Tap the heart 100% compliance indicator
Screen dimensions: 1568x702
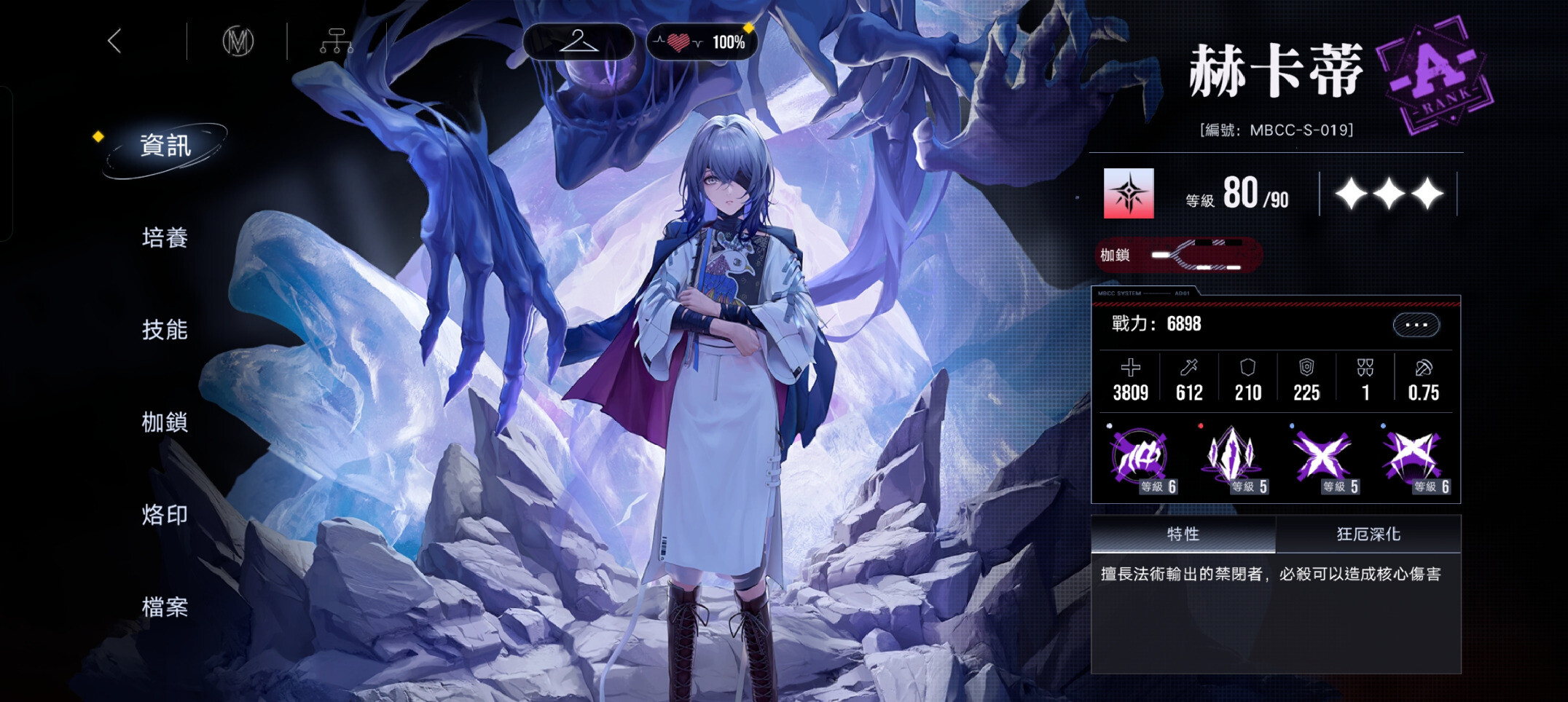tap(702, 42)
